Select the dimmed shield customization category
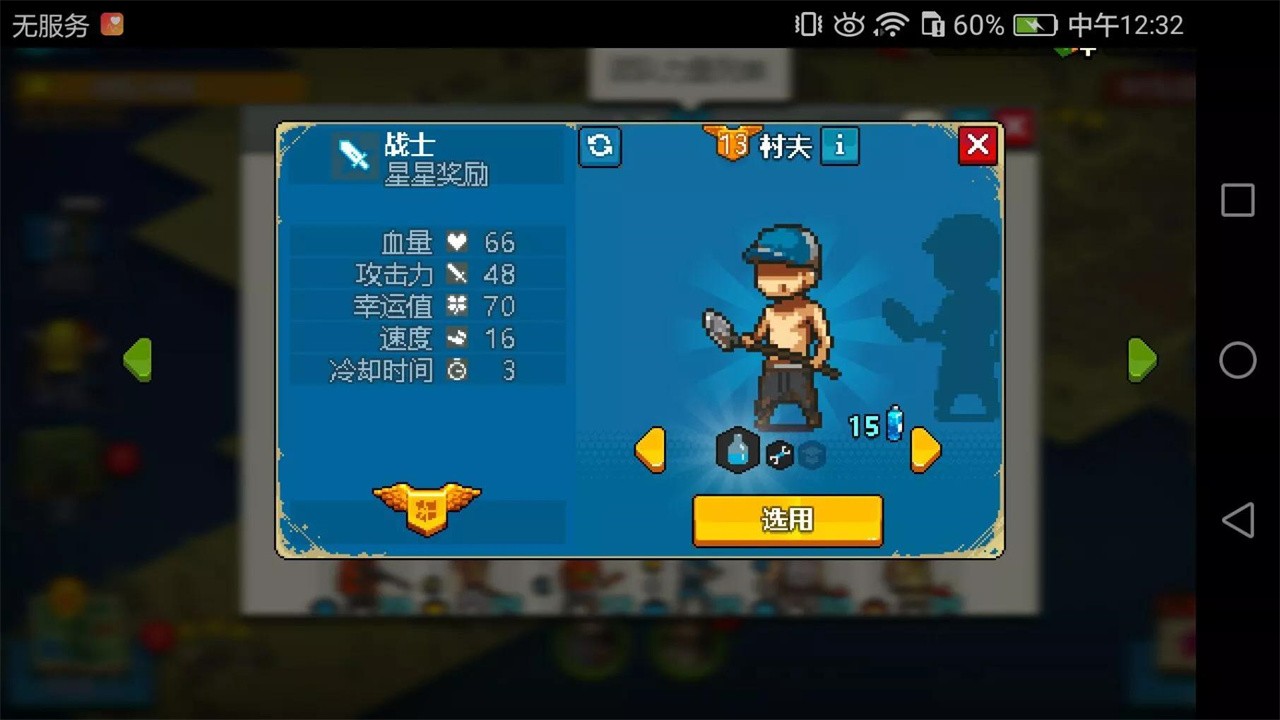This screenshot has width=1280, height=720. 812,453
